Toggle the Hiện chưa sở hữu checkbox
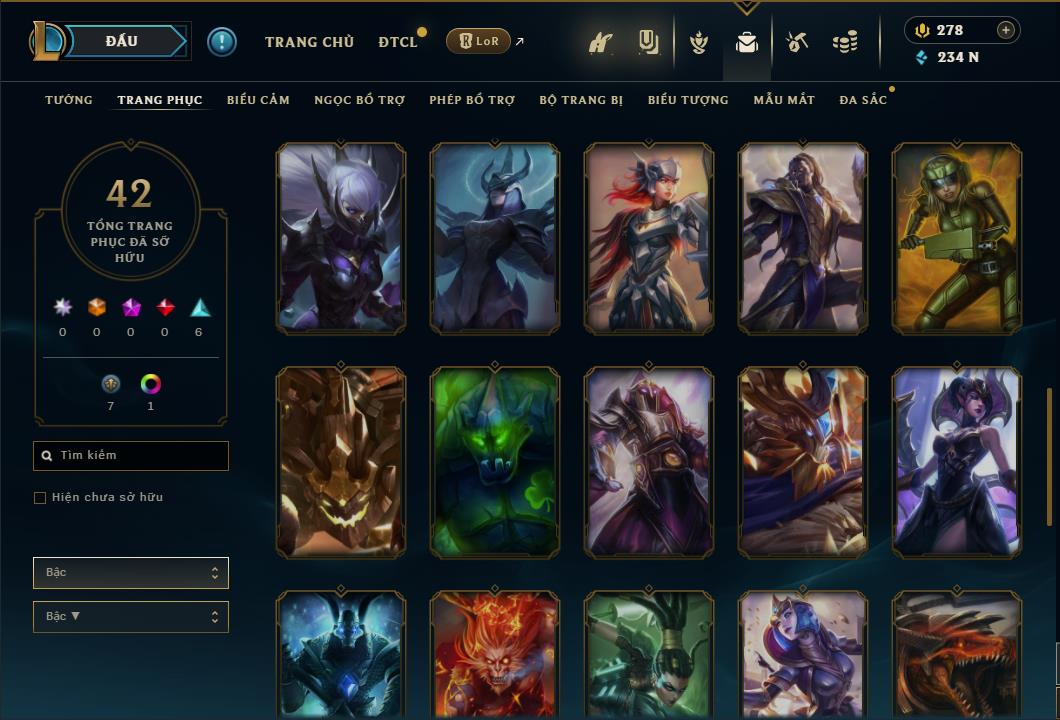The image size is (1060, 720). point(40,498)
